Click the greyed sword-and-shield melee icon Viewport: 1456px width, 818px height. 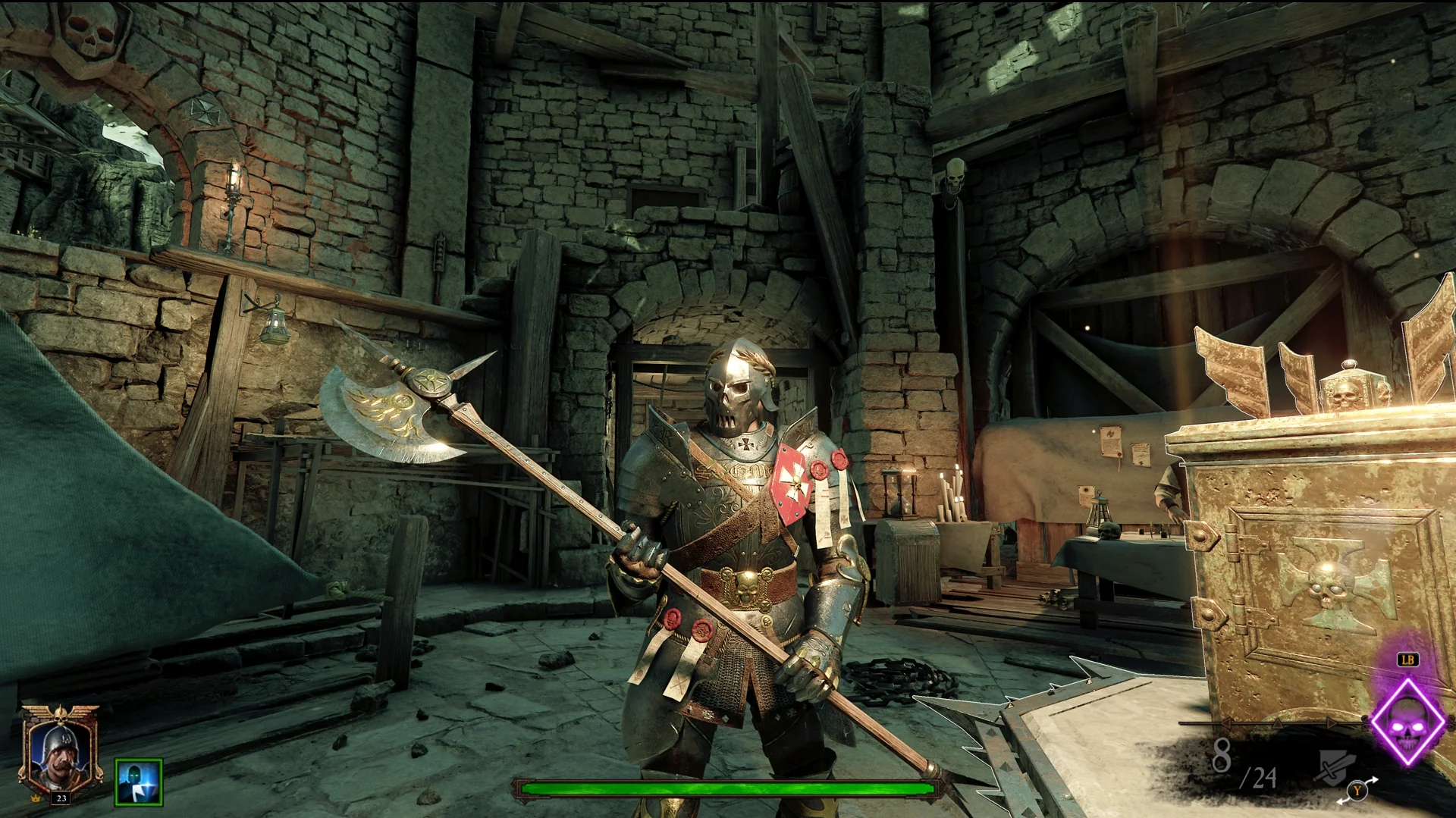[1334, 767]
